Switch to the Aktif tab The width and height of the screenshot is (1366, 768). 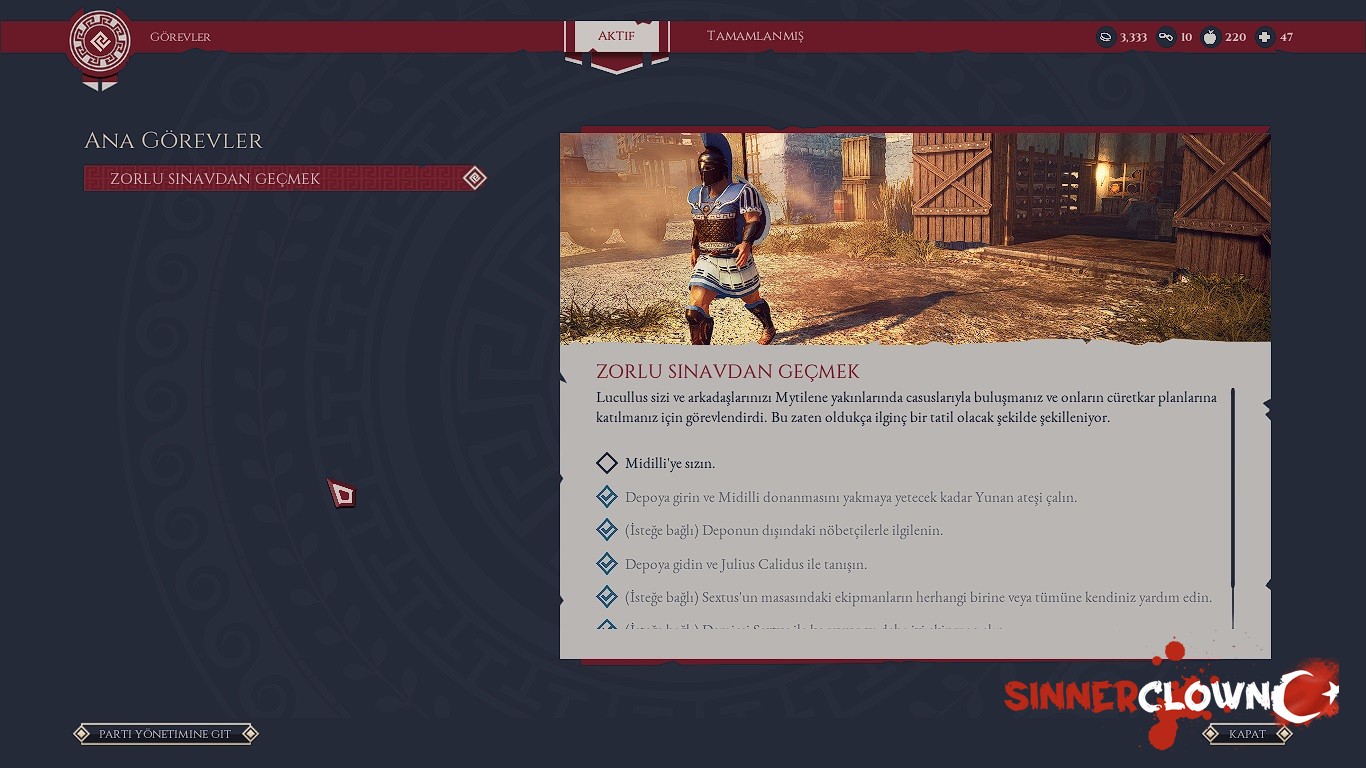pos(616,36)
